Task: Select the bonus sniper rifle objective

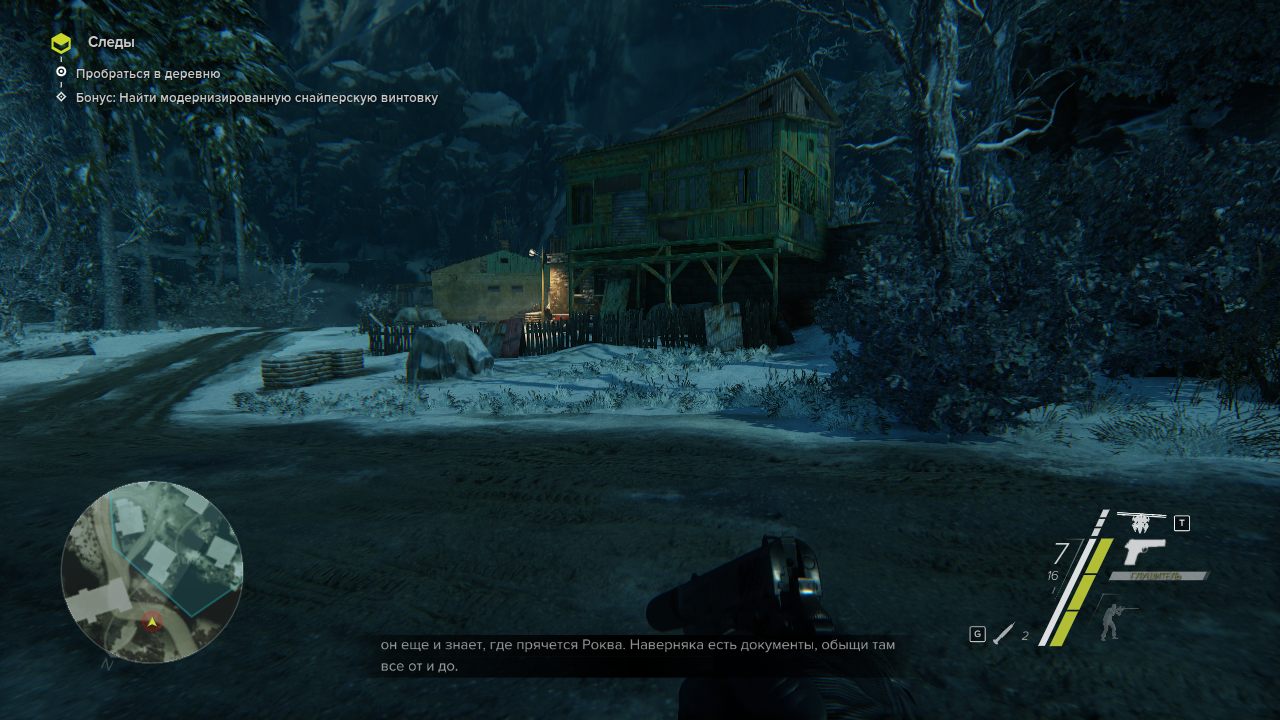Action: (256, 98)
